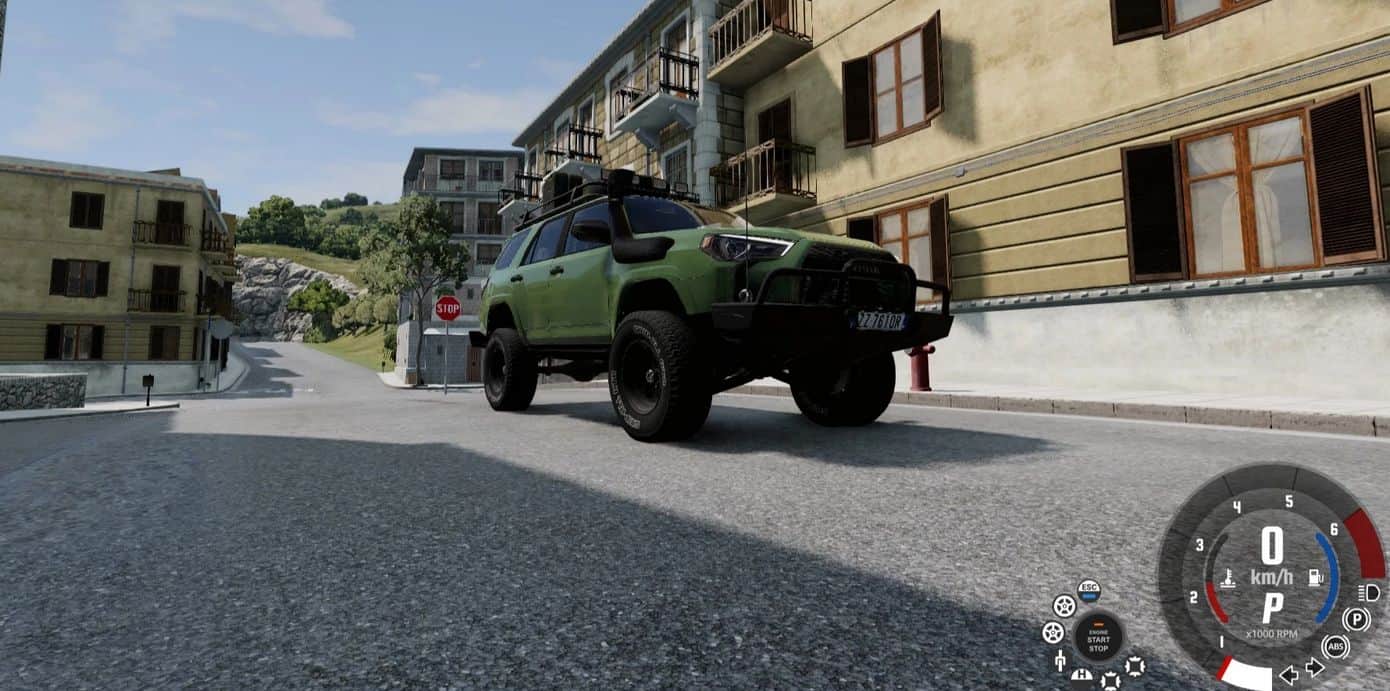The image size is (1390, 691).
Task: Click the half-circle H icon
Action: pos(1081,676)
